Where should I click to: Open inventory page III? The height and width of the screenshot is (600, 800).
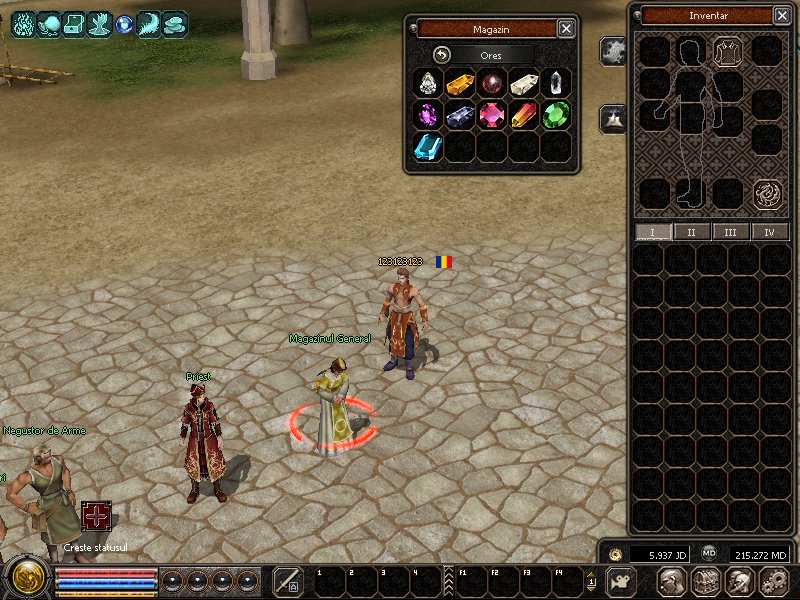pyautogui.click(x=731, y=232)
